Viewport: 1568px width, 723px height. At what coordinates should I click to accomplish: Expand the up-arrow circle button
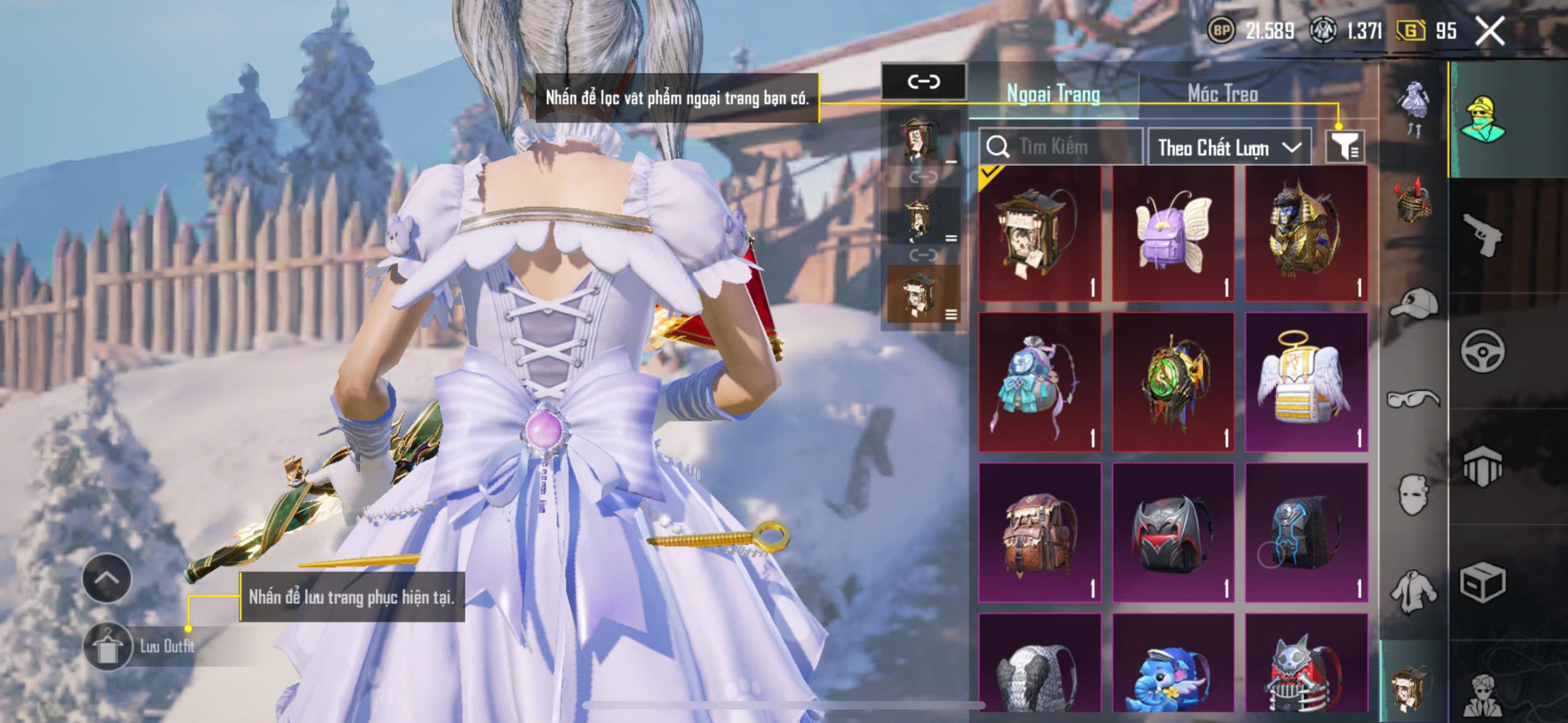(x=107, y=578)
